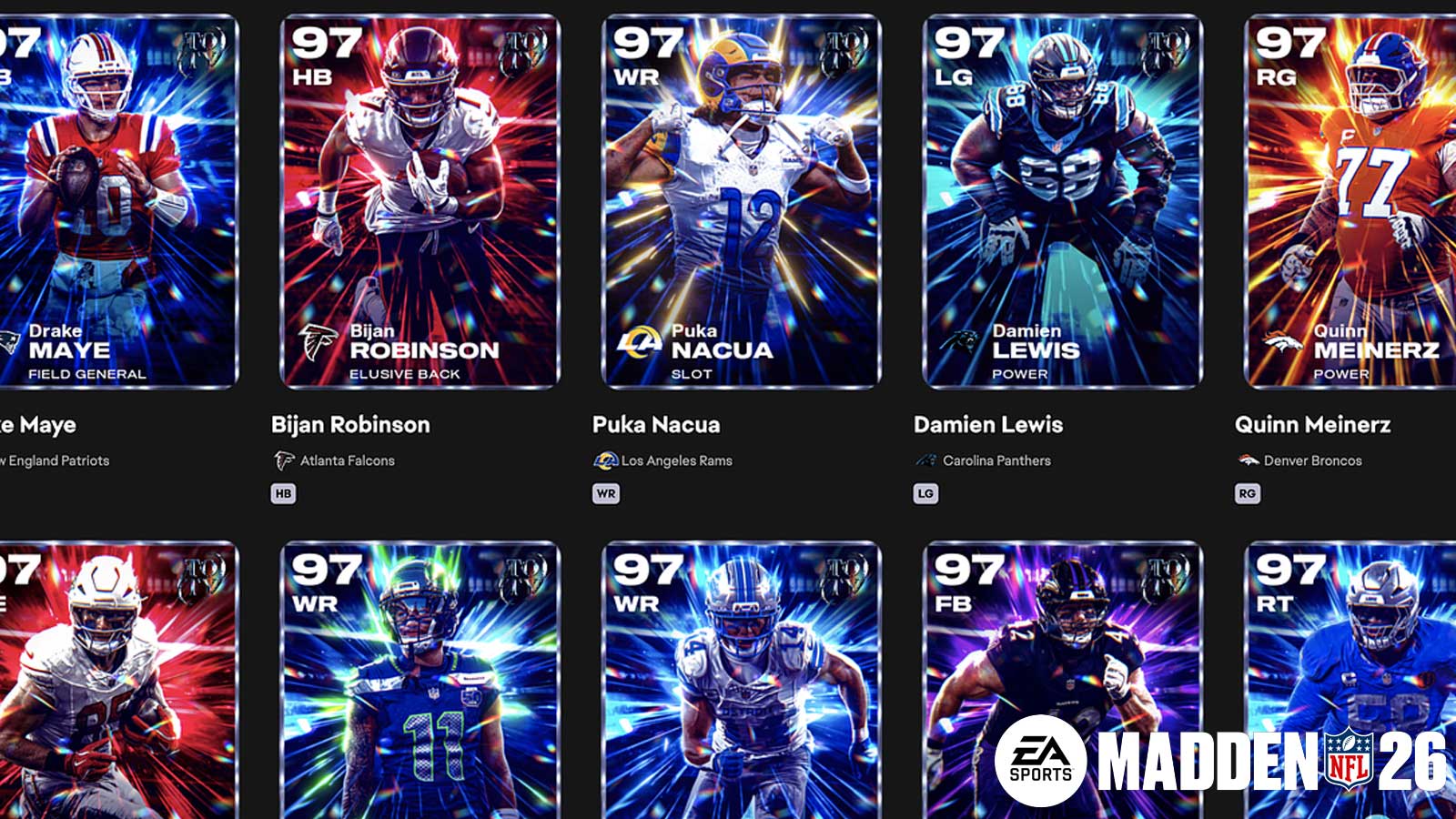1456x819 pixels.
Task: Open the Puka Nacua player name entry
Action: pos(655,424)
